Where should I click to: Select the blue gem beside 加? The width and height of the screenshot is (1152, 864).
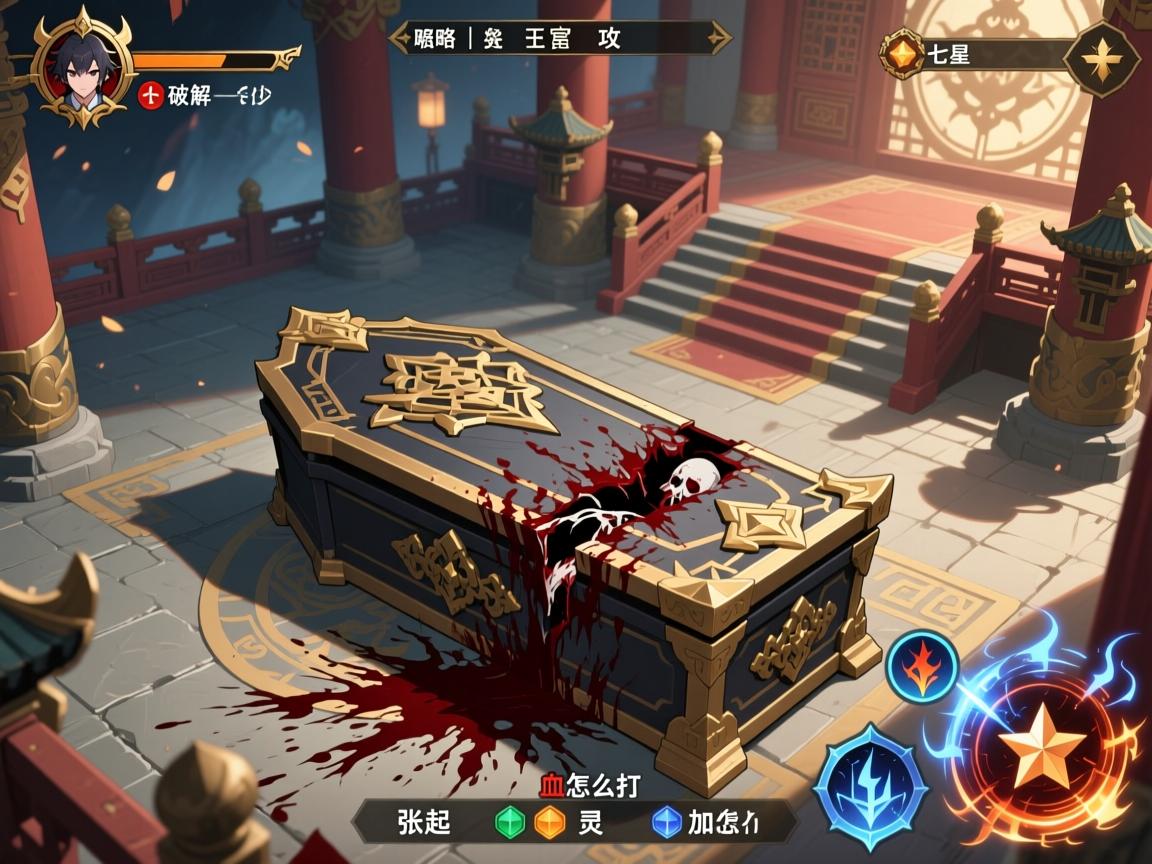click(665, 822)
